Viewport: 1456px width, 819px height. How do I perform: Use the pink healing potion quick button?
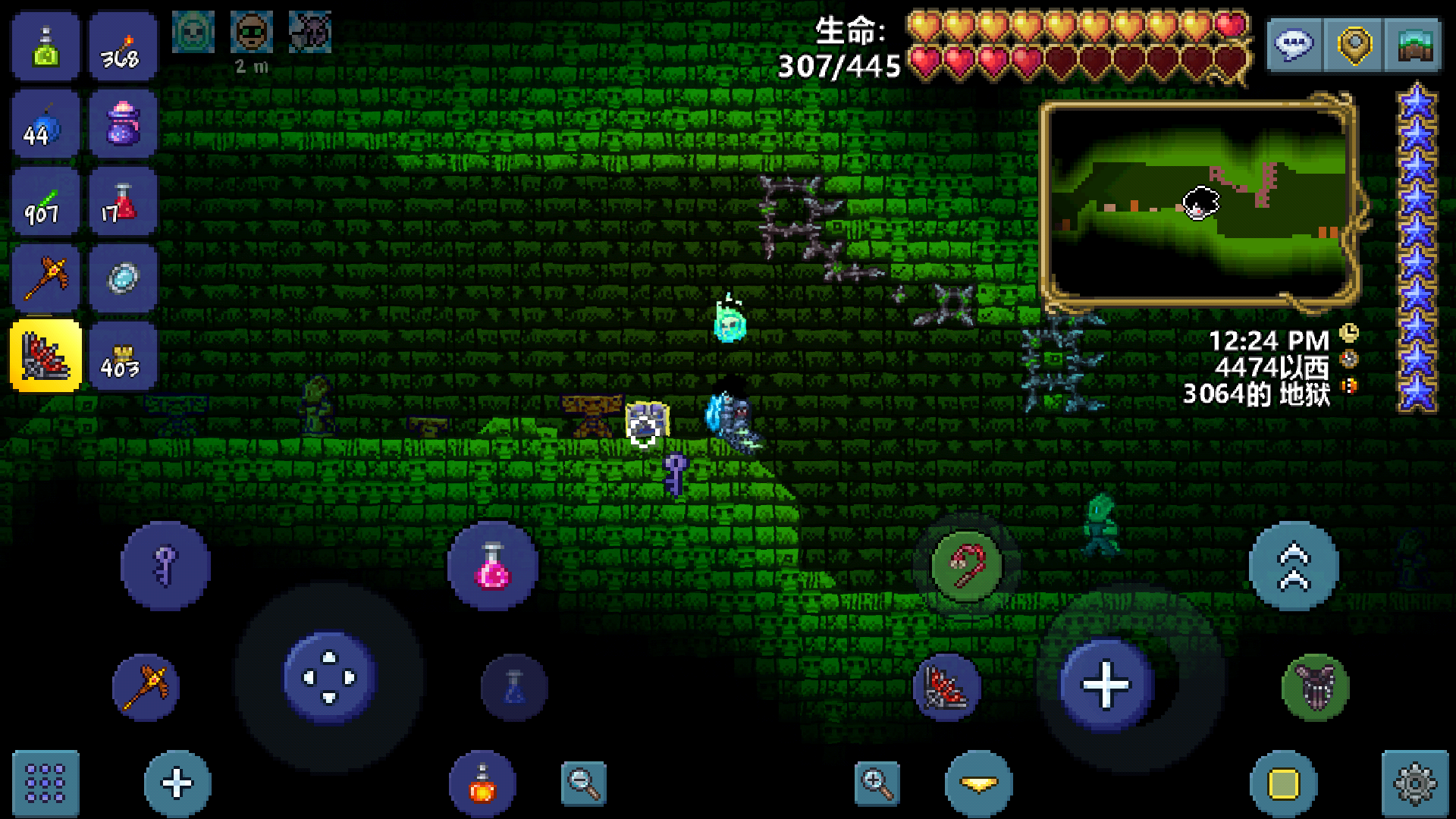pos(493,566)
